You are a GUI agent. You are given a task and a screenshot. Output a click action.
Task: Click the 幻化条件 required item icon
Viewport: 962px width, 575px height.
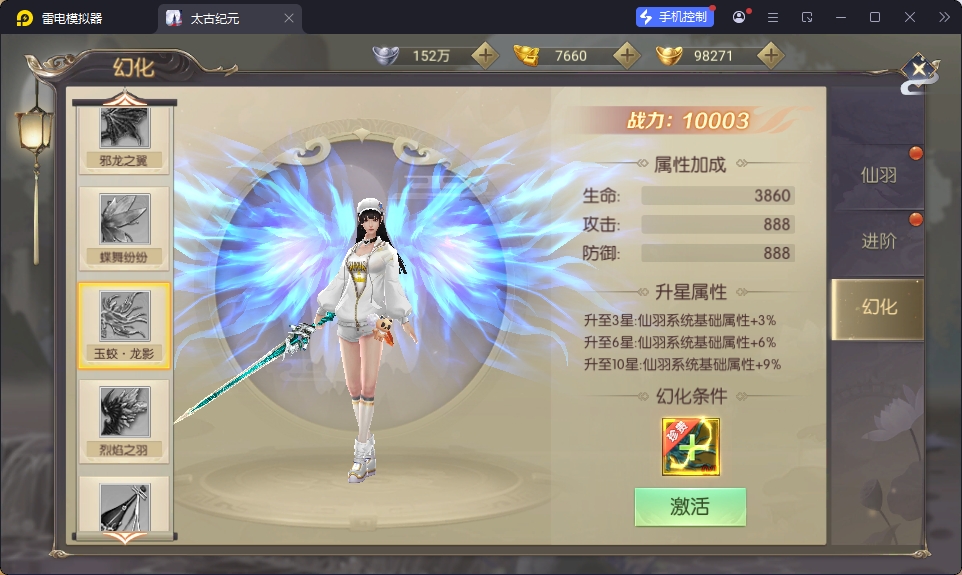point(690,446)
